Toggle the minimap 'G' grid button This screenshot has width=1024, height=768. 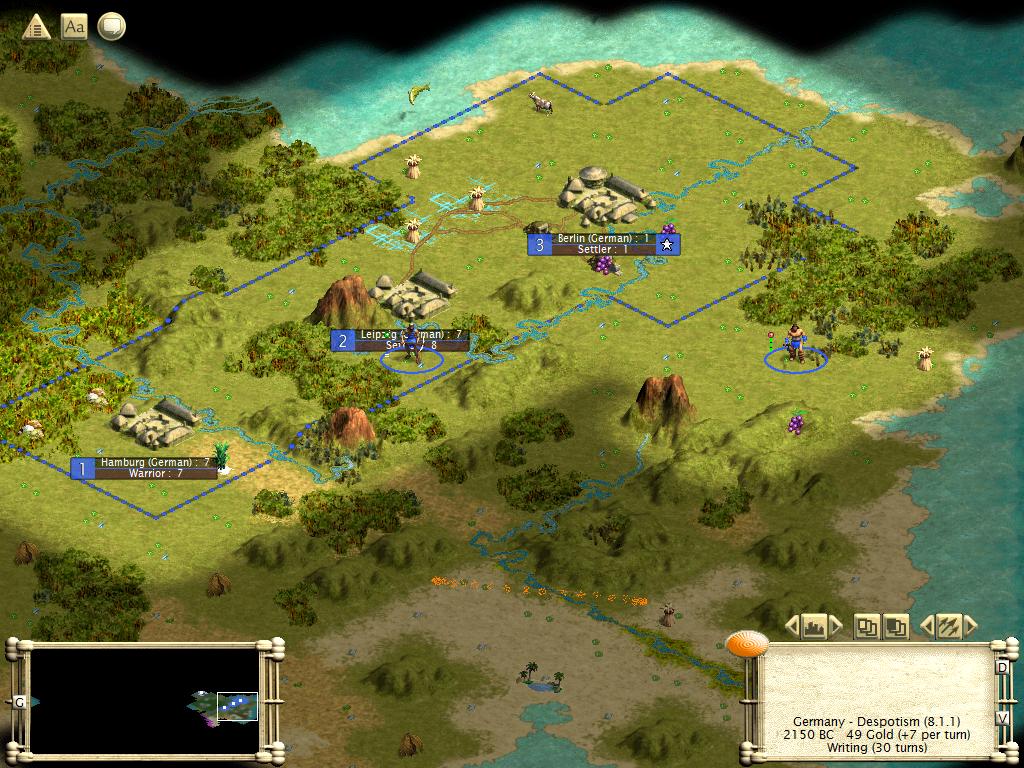click(19, 702)
